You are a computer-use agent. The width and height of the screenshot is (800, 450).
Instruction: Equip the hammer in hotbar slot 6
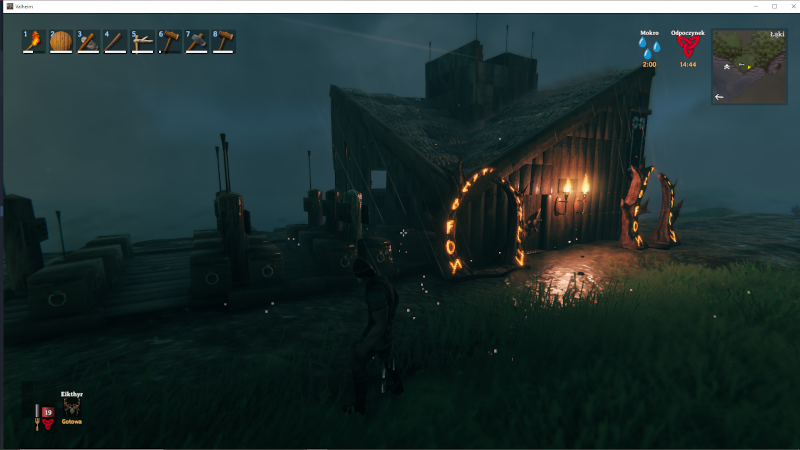click(x=169, y=41)
